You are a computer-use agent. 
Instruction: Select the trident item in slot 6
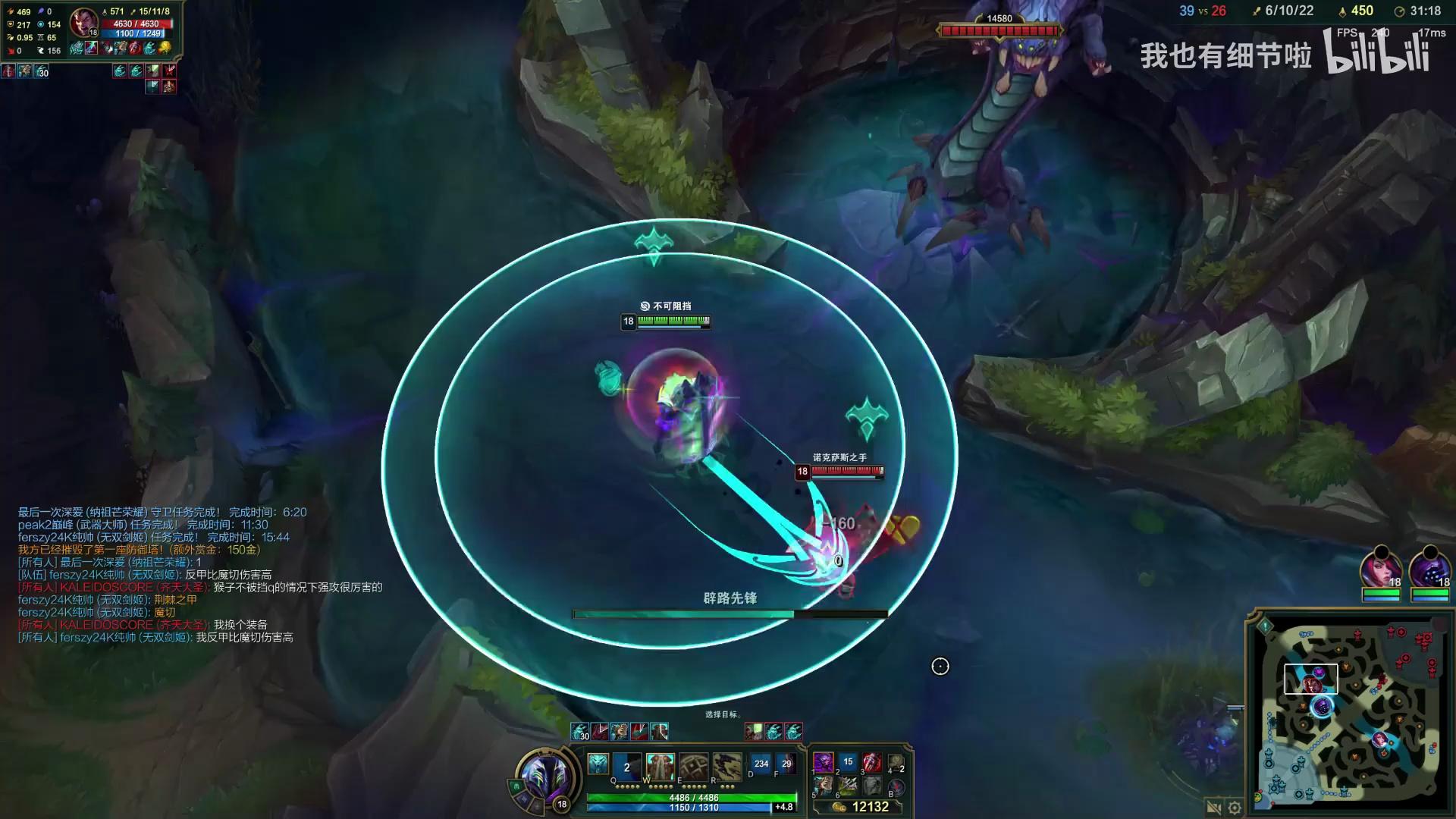848,786
